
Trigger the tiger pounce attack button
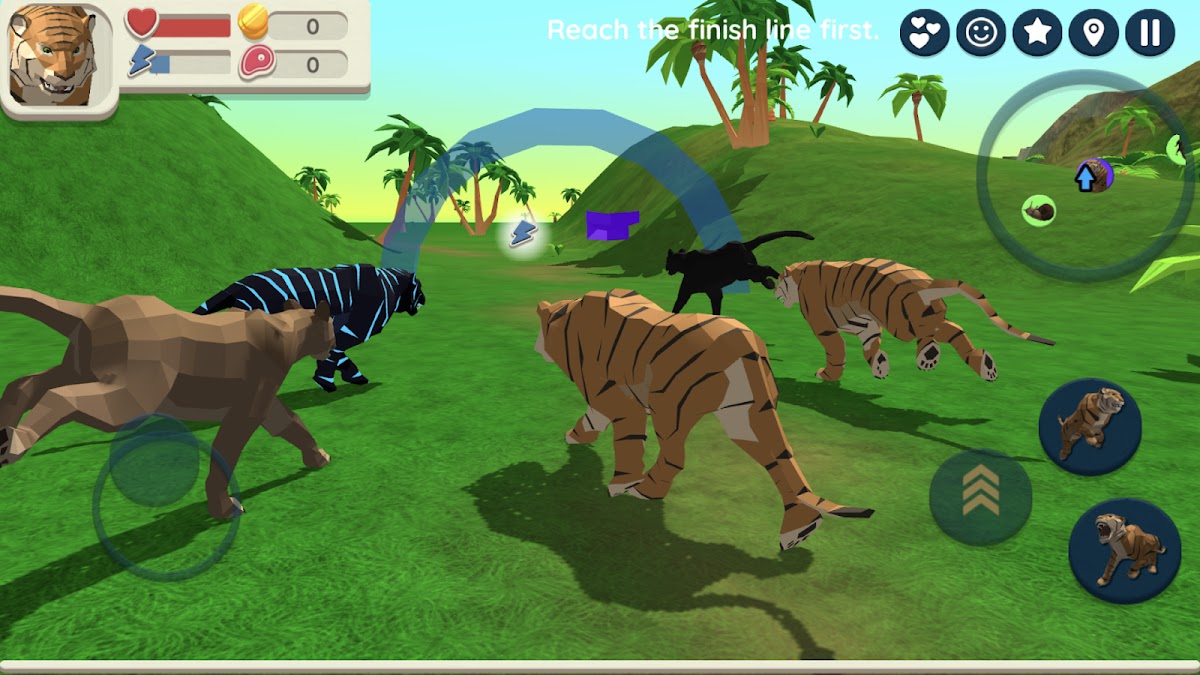coord(1089,426)
